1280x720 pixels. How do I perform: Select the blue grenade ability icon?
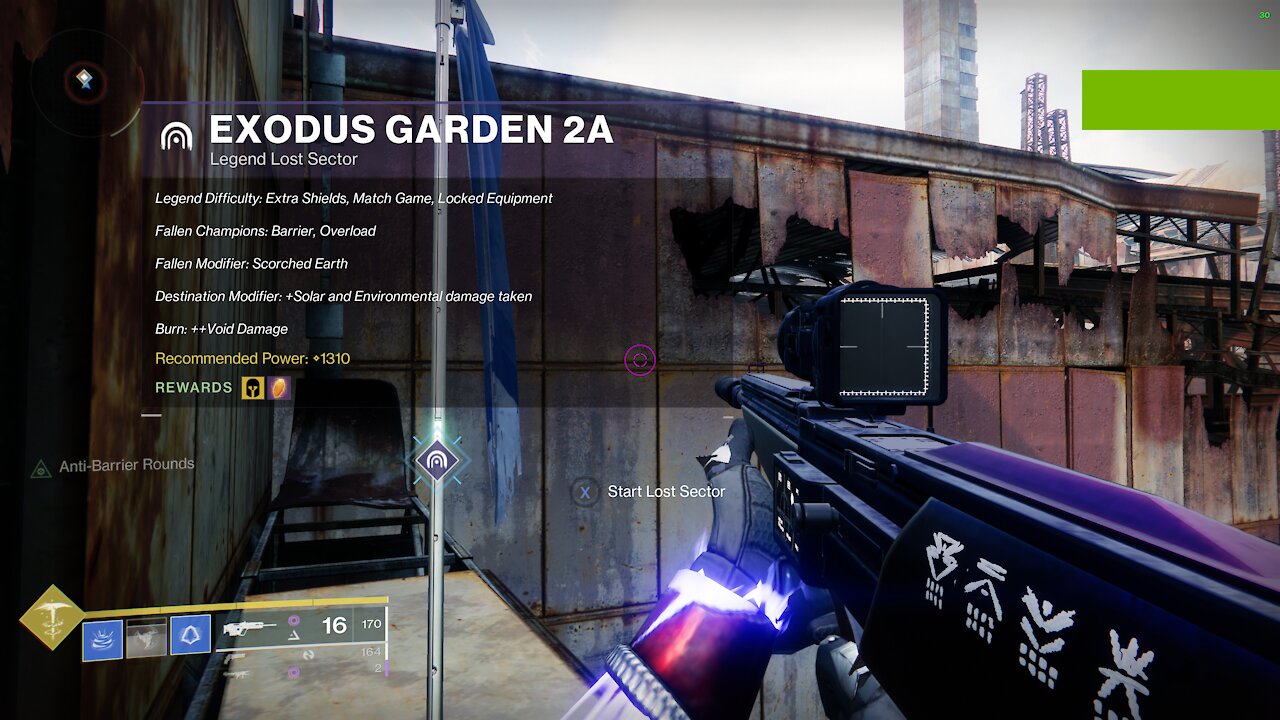(189, 635)
